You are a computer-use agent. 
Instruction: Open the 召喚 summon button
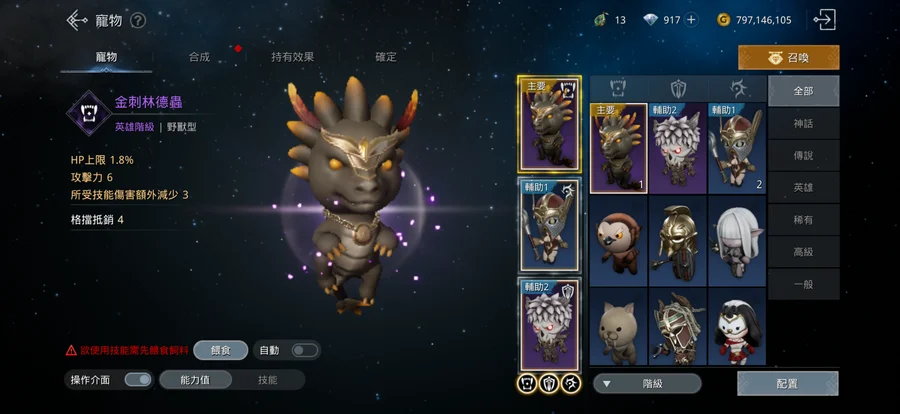(x=788, y=58)
